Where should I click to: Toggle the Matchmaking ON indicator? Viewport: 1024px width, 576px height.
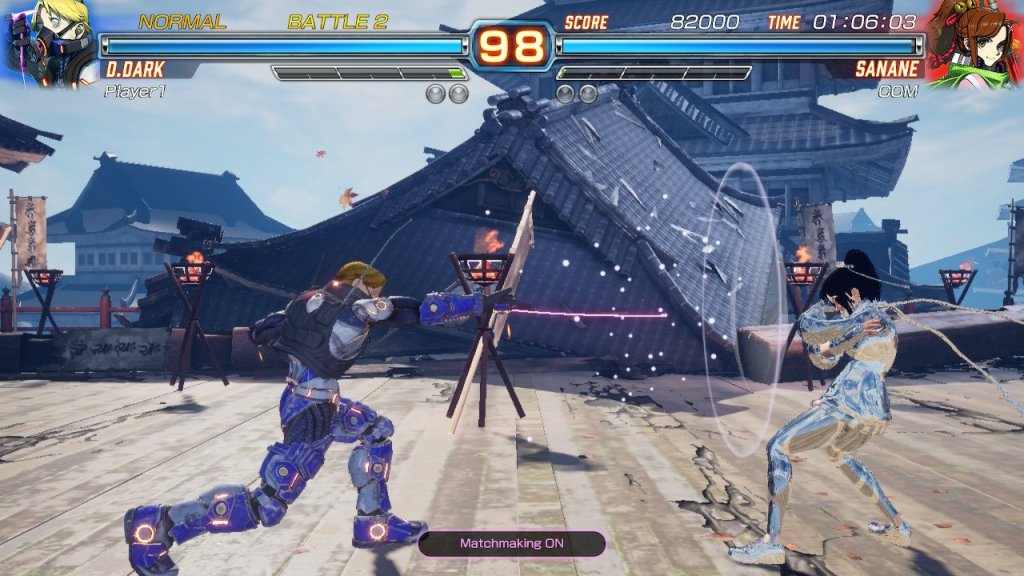pos(511,543)
